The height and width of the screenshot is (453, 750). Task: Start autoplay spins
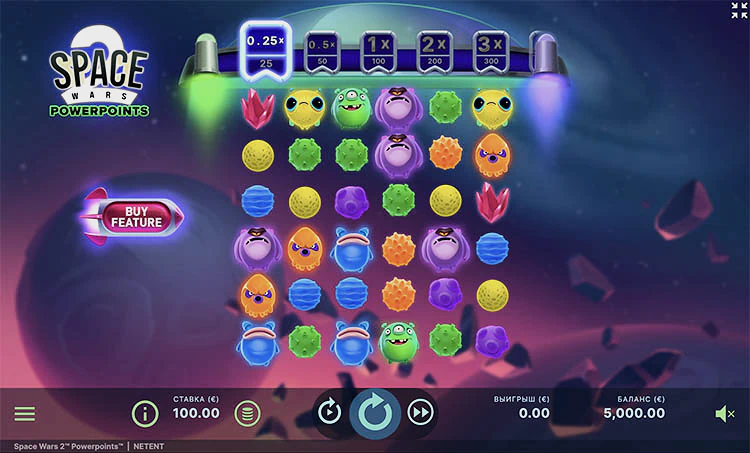tap(329, 412)
